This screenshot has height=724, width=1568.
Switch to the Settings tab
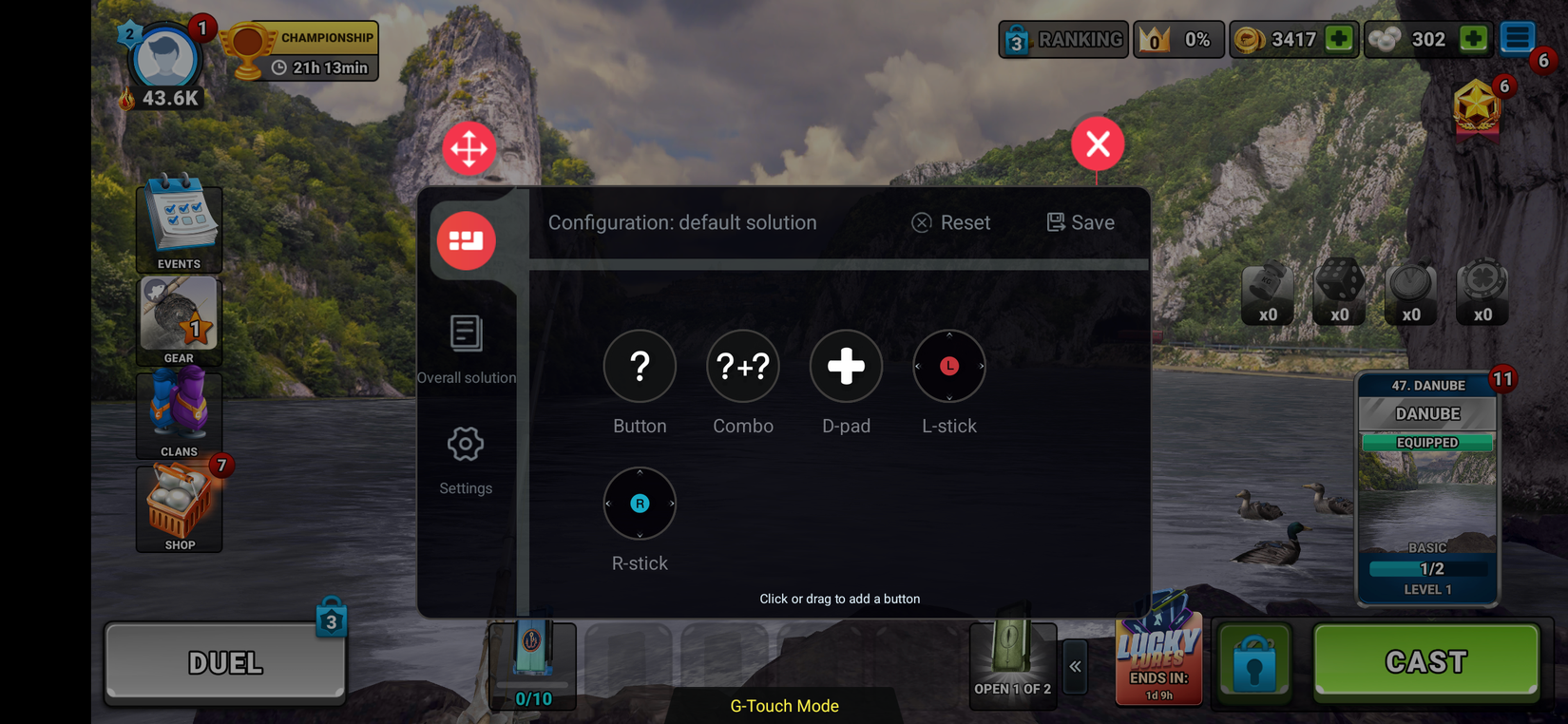point(465,456)
